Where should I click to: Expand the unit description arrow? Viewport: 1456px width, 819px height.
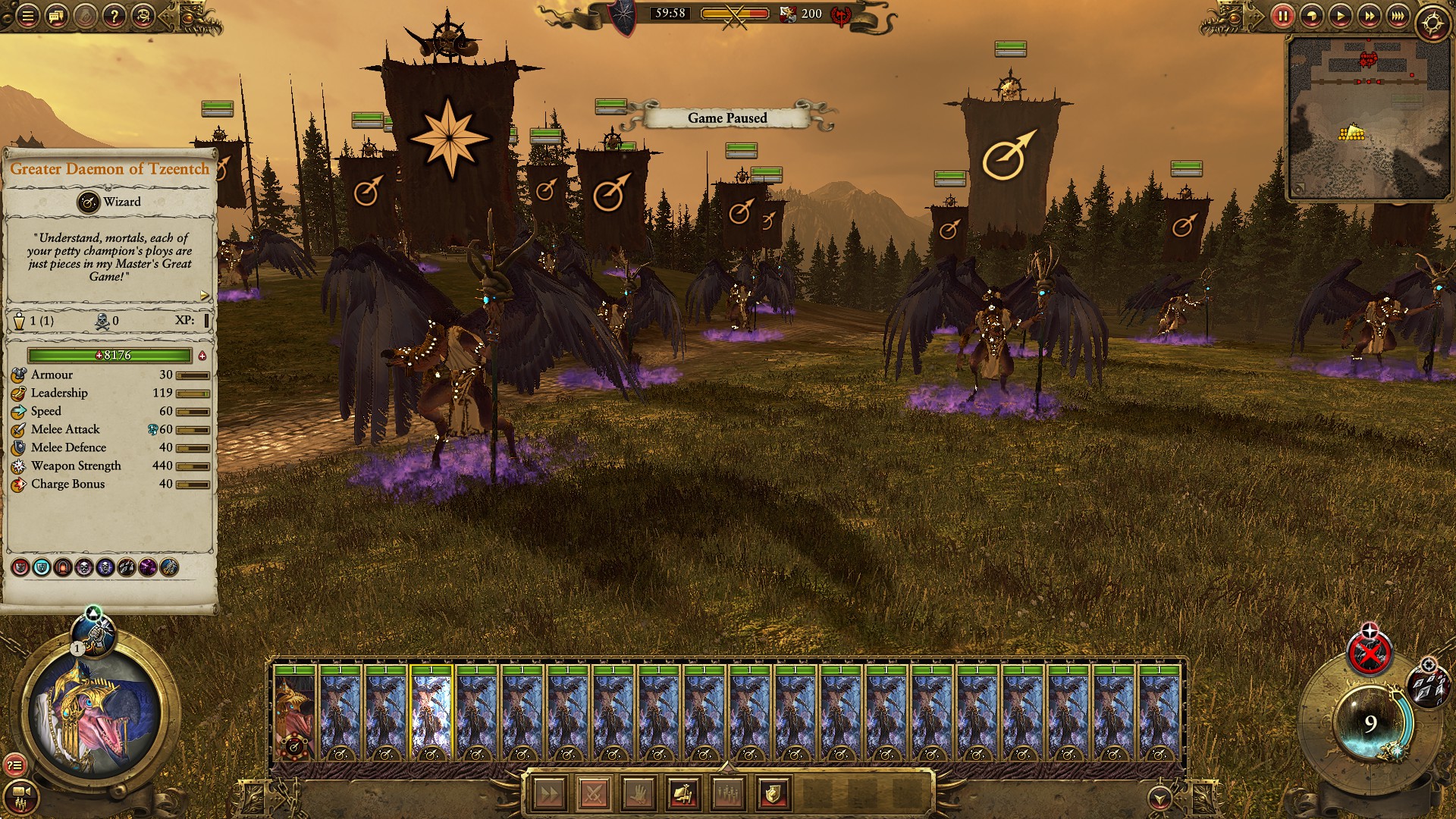coord(204,295)
